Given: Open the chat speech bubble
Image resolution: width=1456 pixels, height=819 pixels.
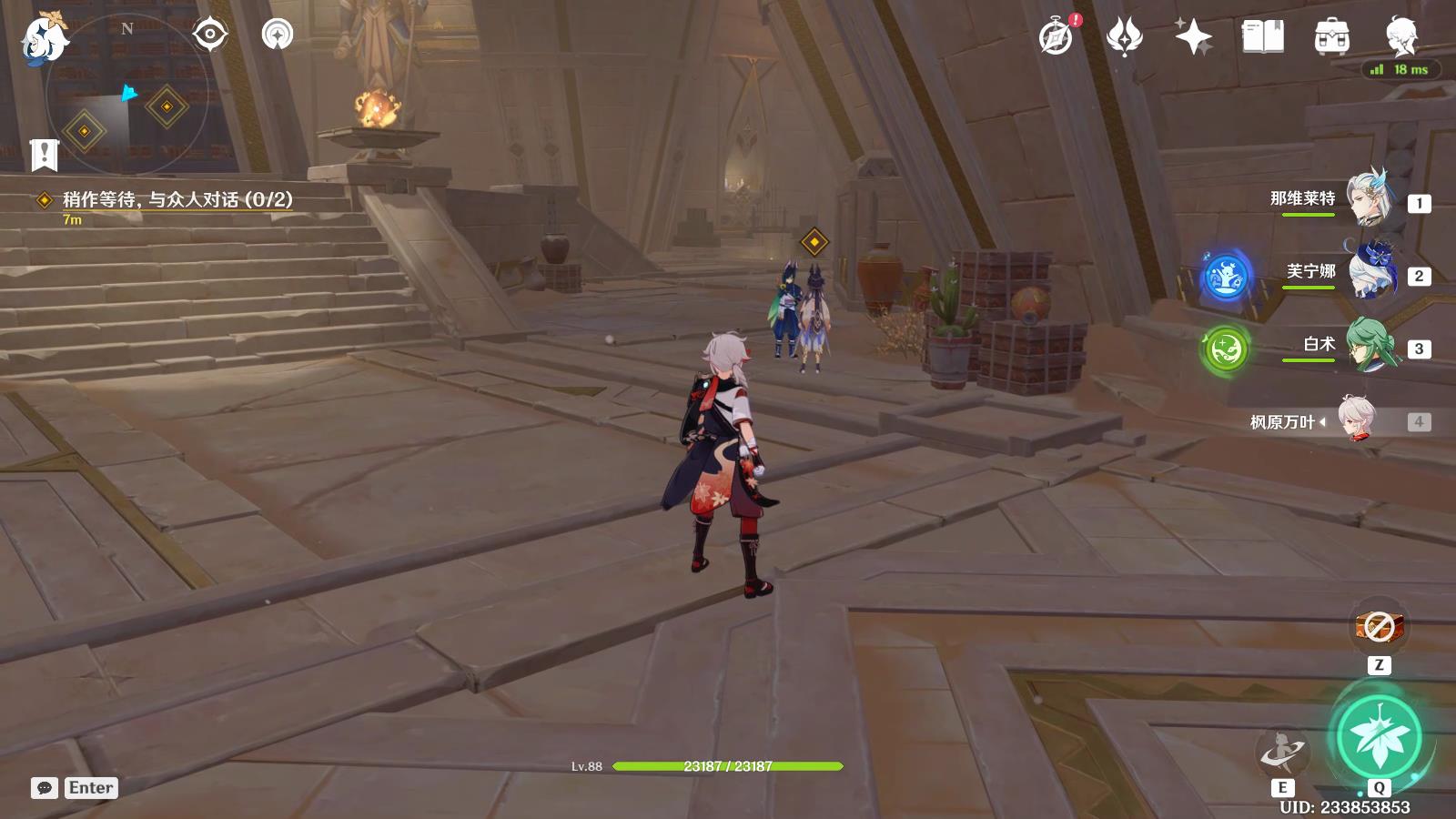Looking at the screenshot, I should tap(44, 788).
